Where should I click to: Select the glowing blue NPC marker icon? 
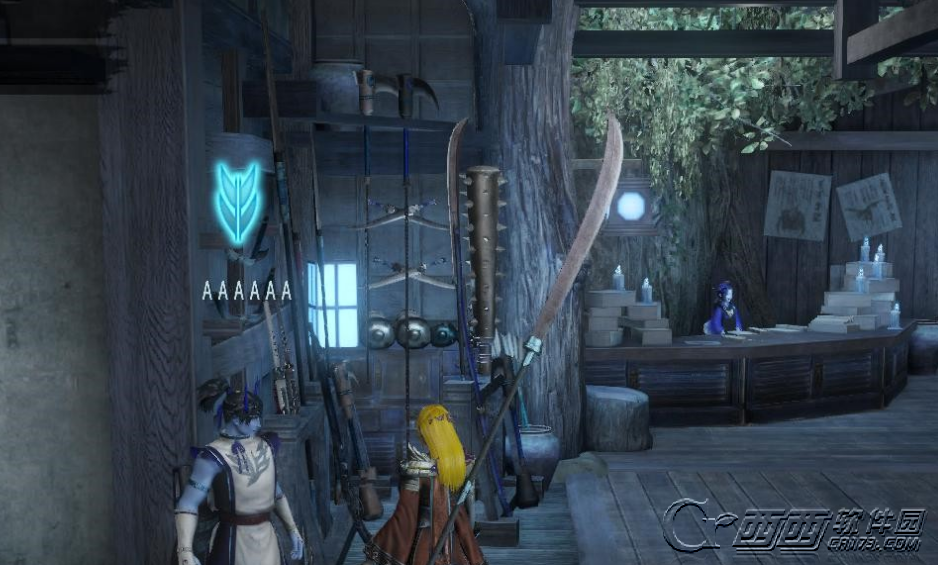point(240,204)
